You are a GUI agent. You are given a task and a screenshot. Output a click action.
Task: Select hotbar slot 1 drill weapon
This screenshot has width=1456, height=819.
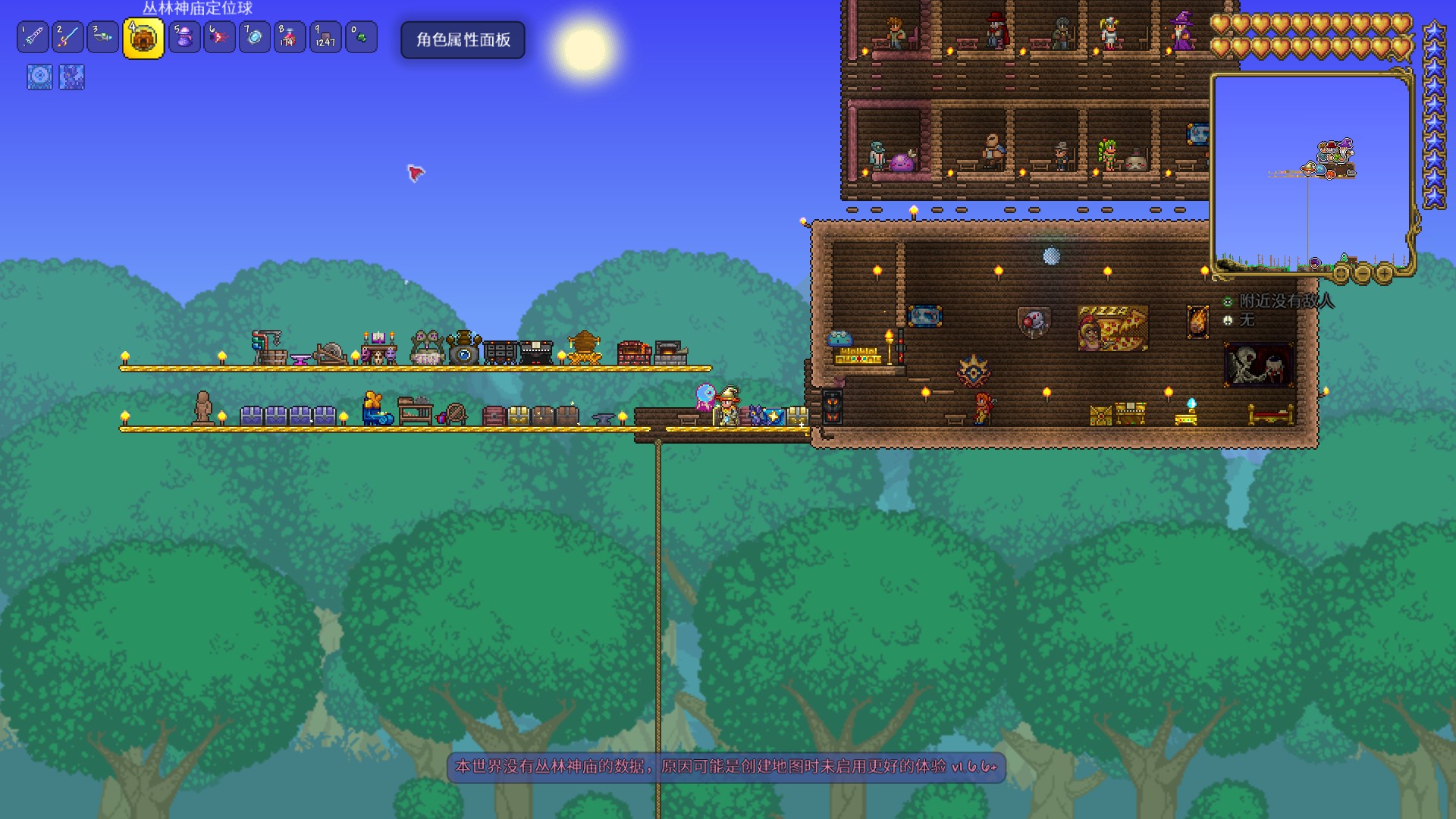33,37
